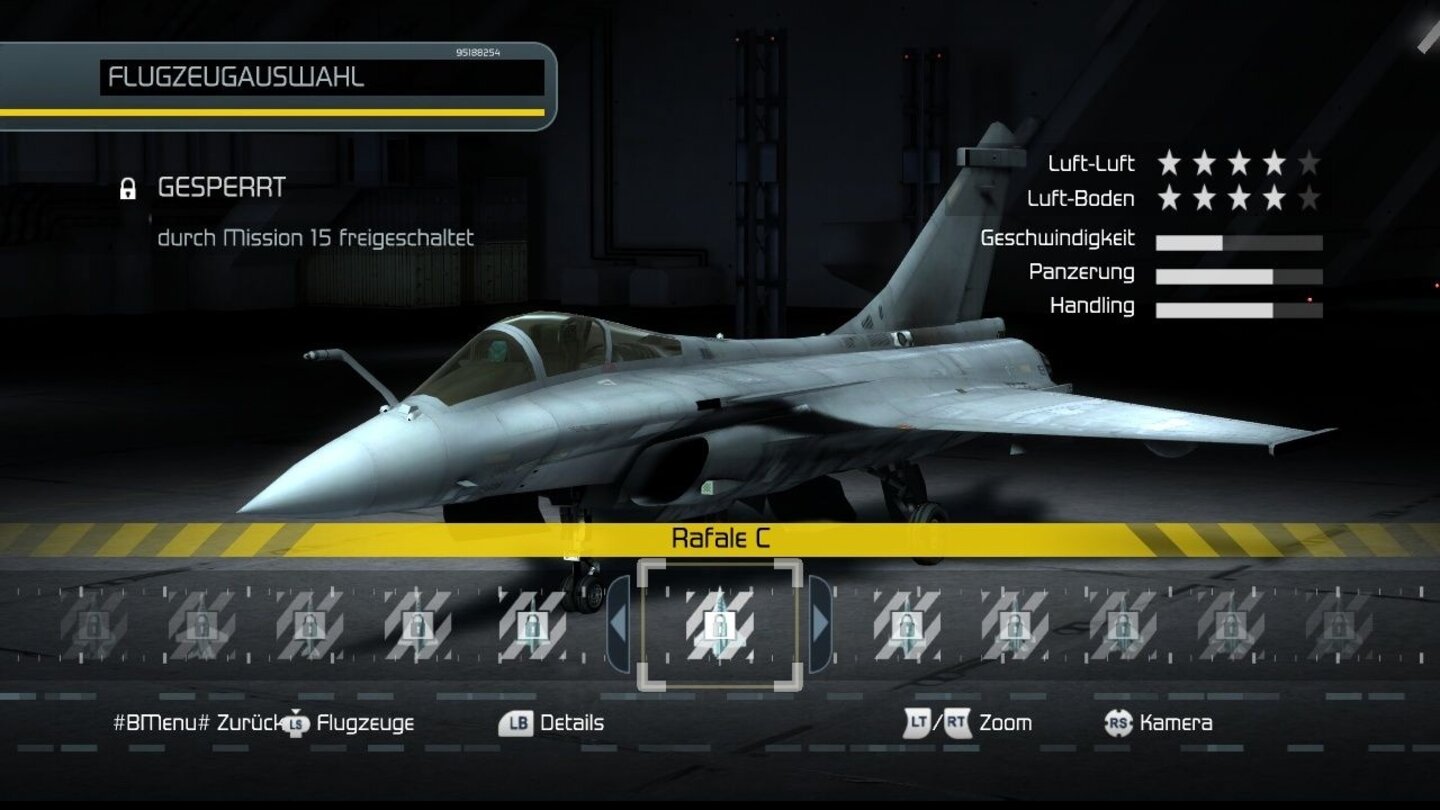
Task: Click the LT trigger icon for Zoom
Action: (918, 723)
